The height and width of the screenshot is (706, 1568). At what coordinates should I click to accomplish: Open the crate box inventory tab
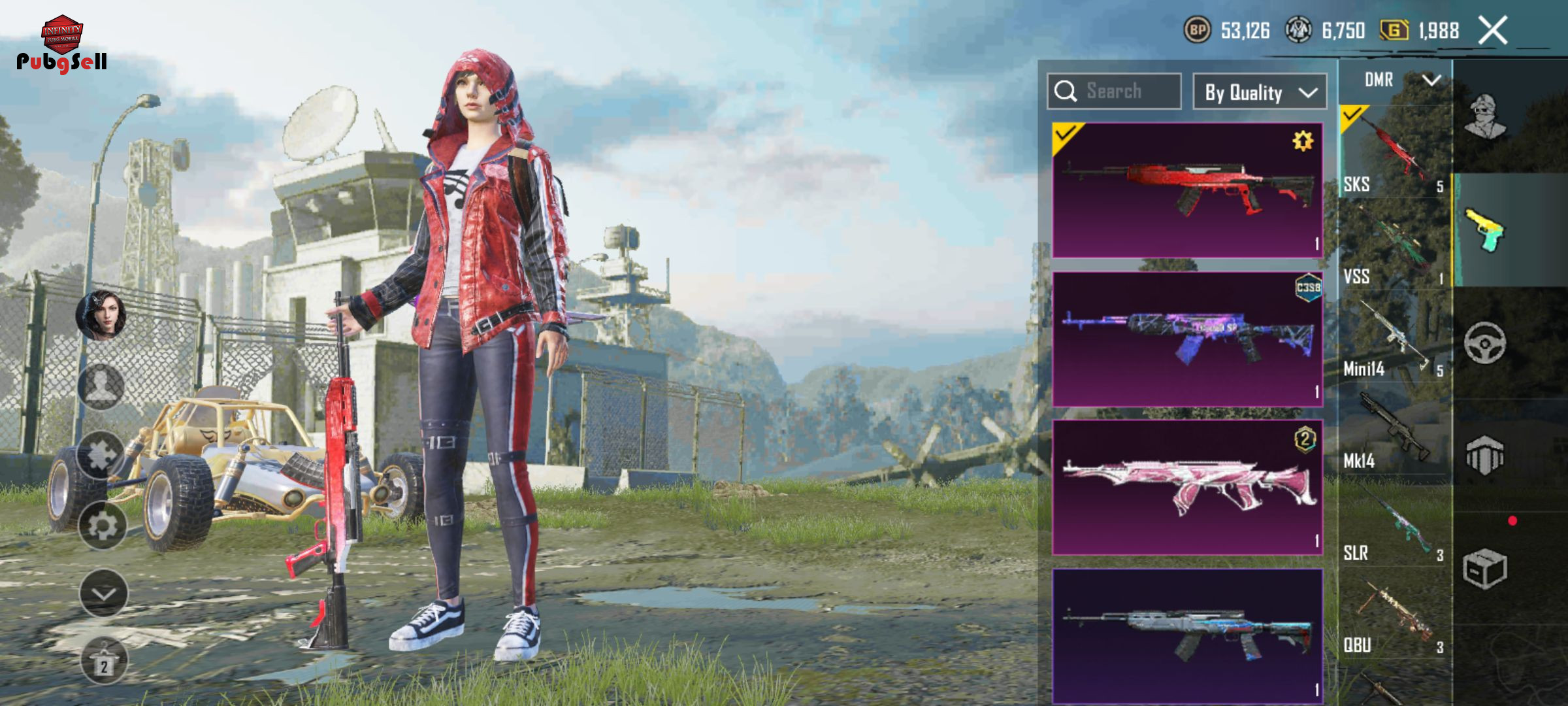pos(1485,569)
